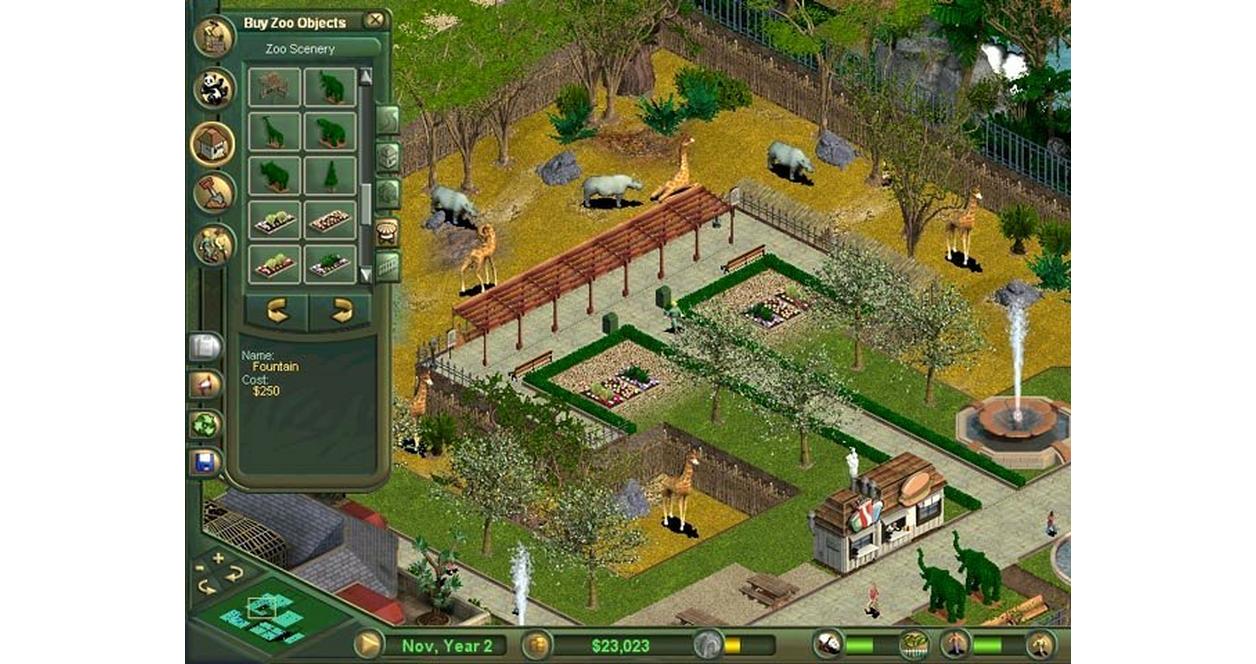Open the exhibit construction tool
Screen dimensions: 1256x664
[213, 38]
